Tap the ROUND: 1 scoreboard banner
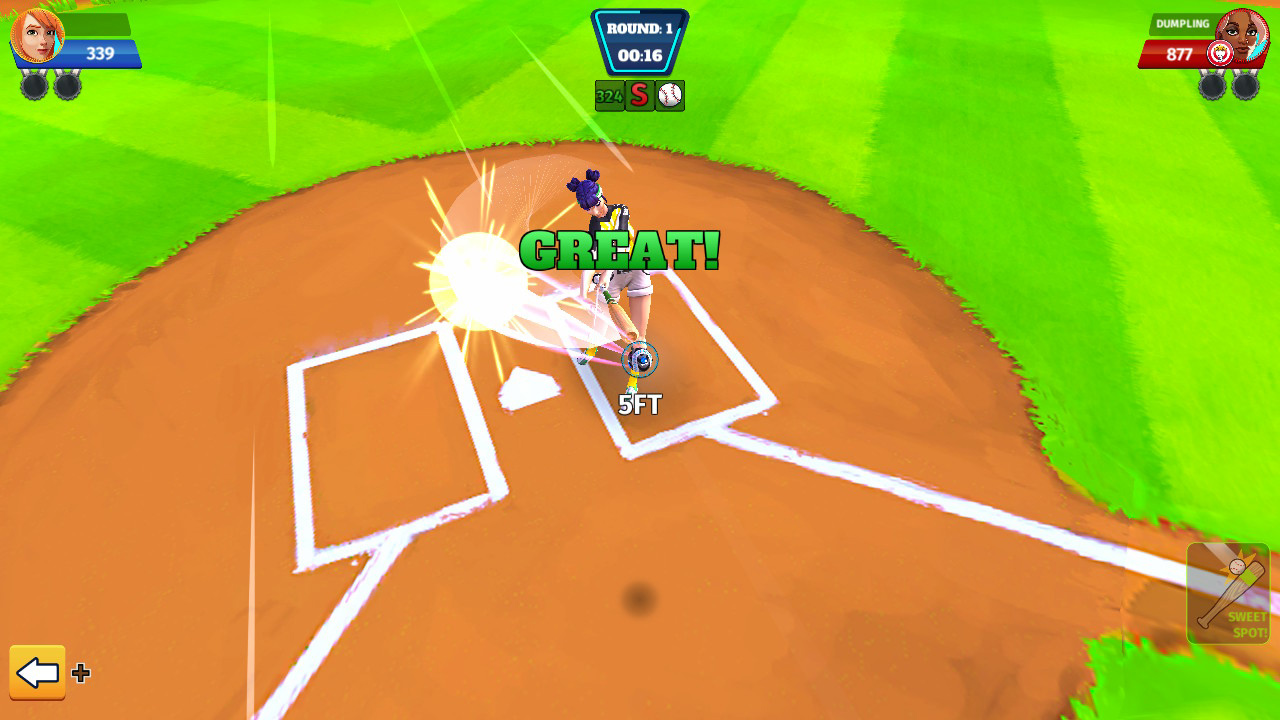 (x=640, y=28)
